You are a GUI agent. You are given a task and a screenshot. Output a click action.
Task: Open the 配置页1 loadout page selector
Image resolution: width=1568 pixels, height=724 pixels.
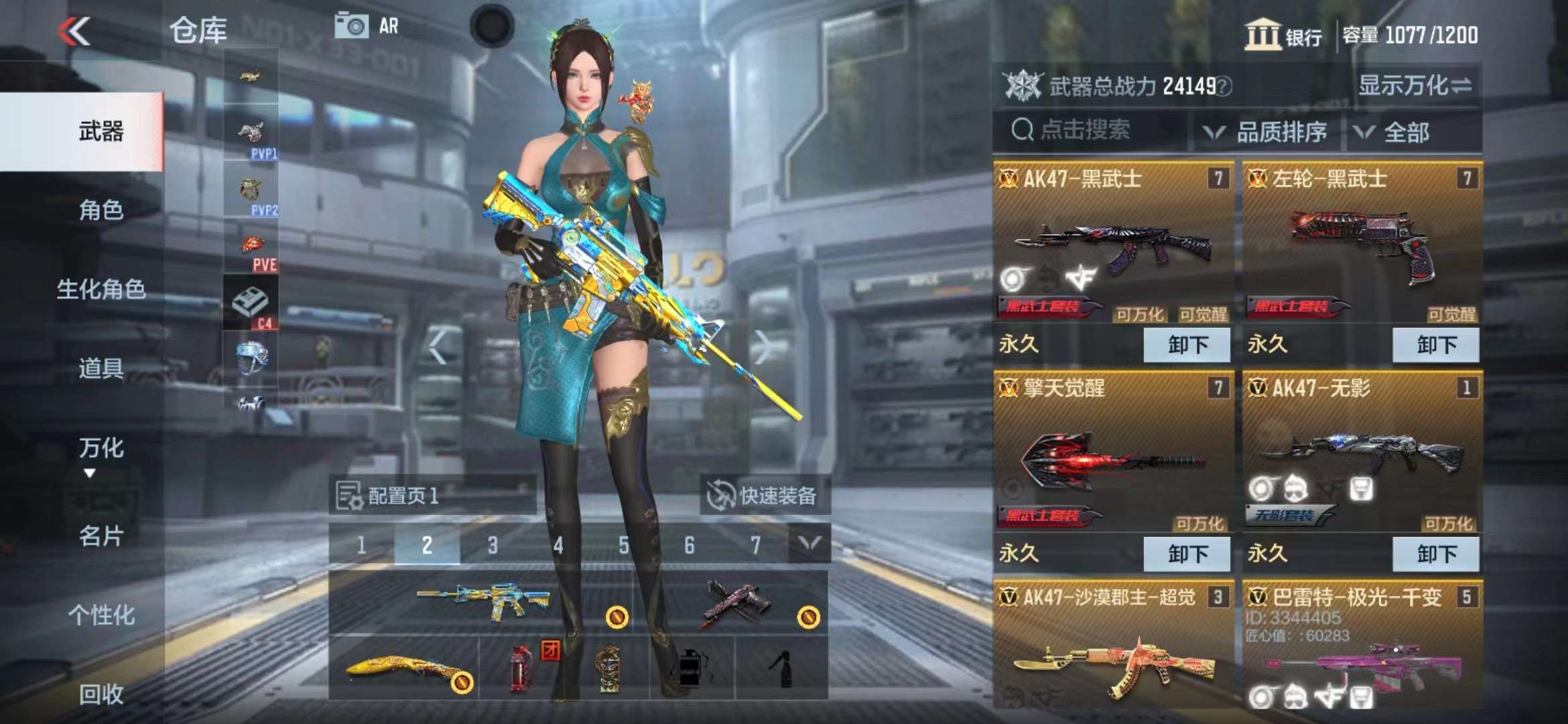432,496
